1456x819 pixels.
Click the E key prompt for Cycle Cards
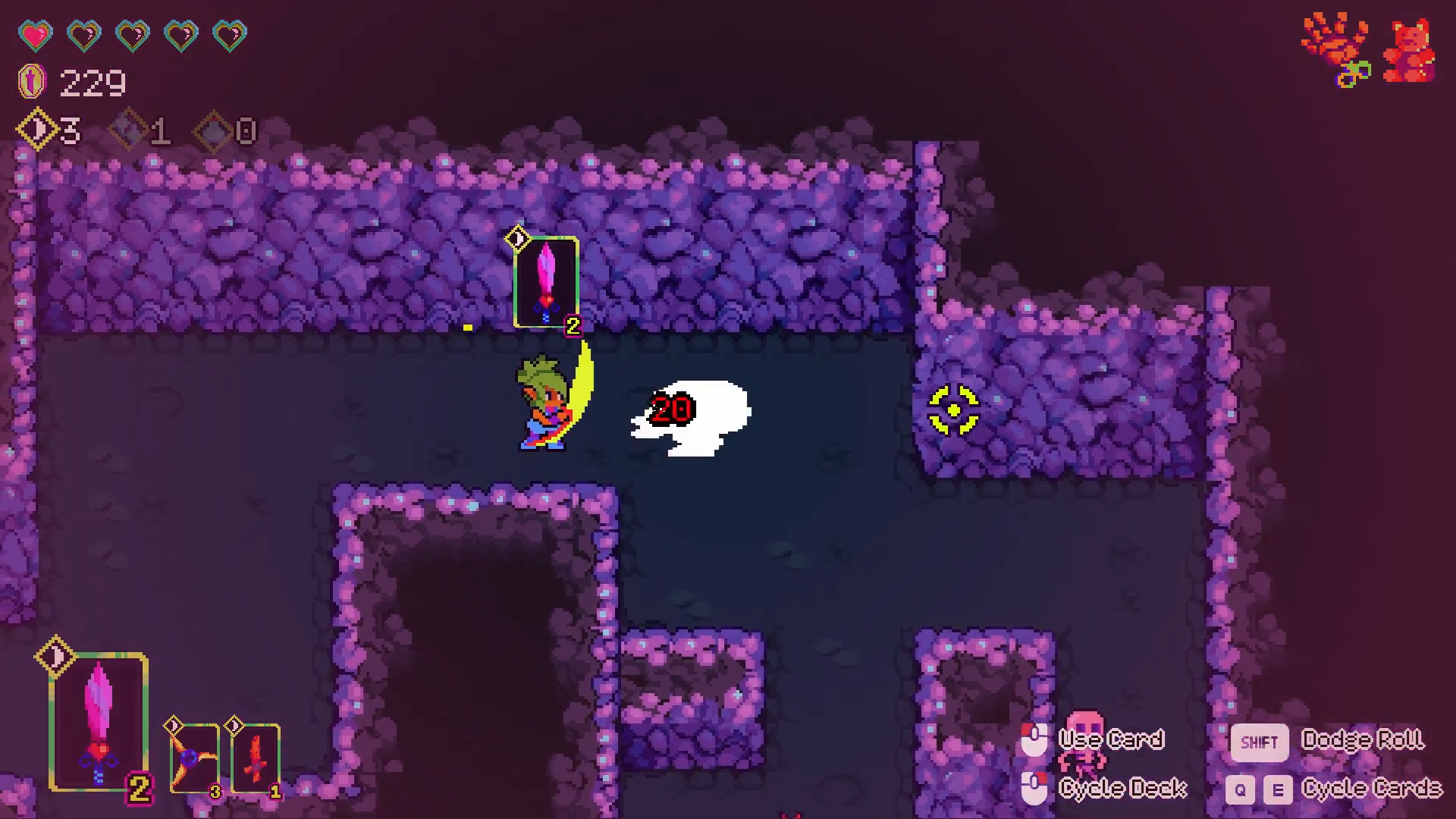(x=1277, y=789)
